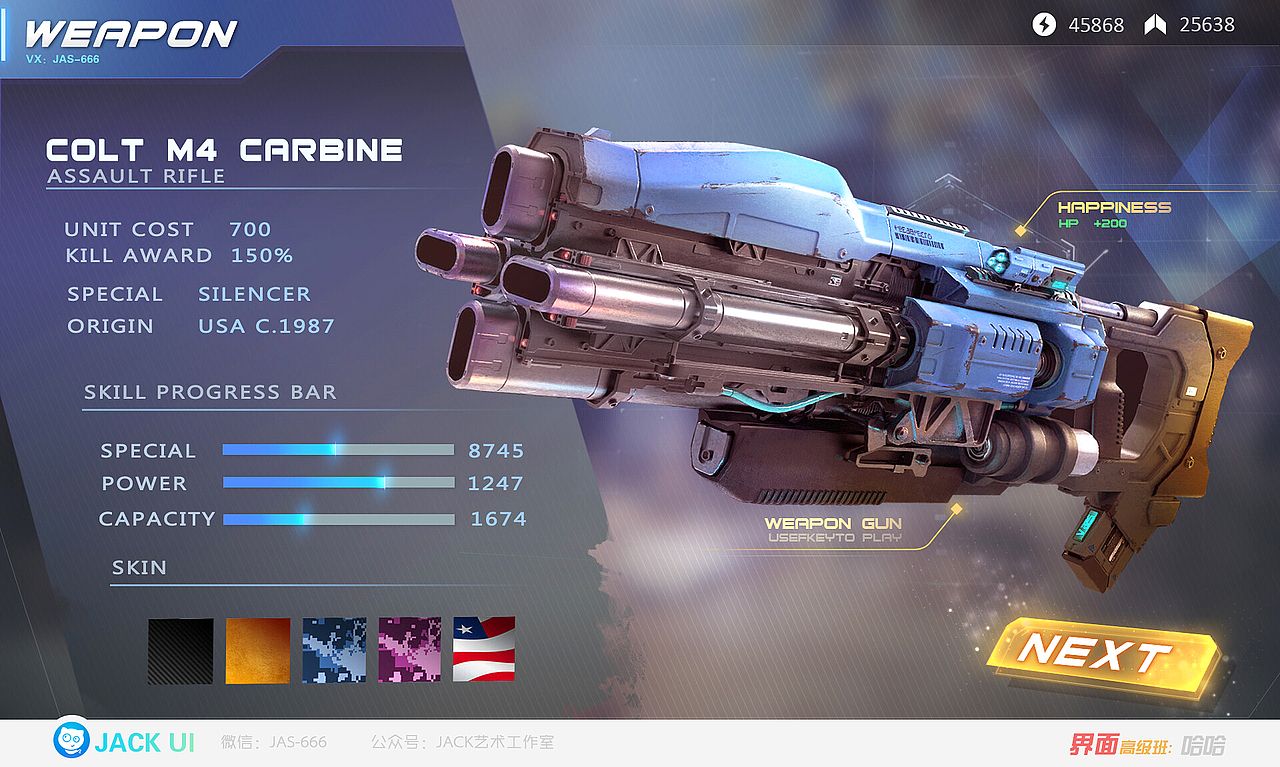1280x767 pixels.
Task: Apply the blue digital camo skin
Action: pos(334,650)
